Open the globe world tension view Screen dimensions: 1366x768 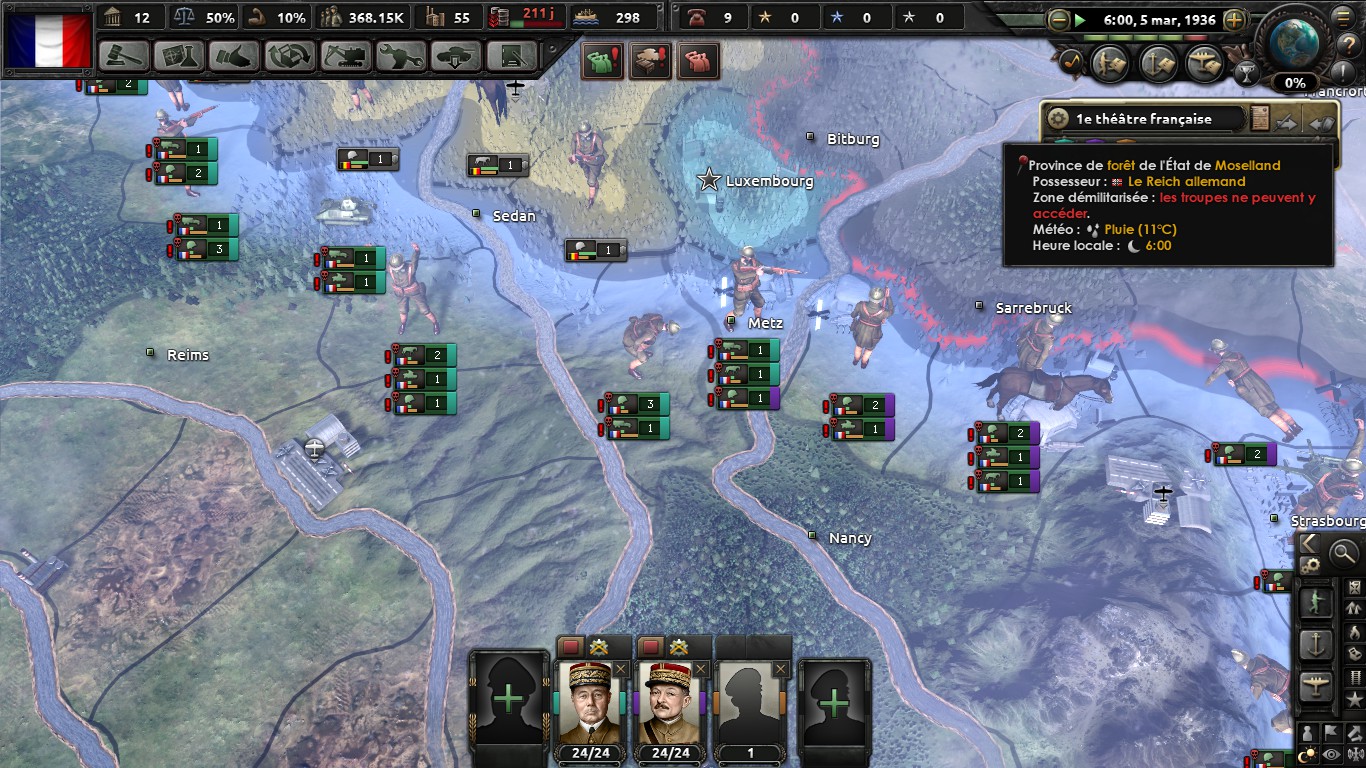pyautogui.click(x=1295, y=40)
